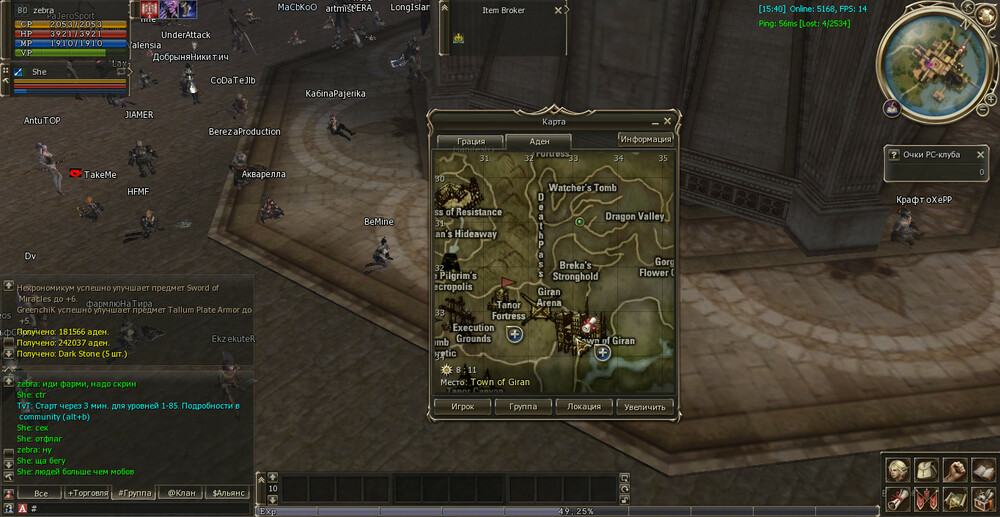Viewport: 1000px width, 517px height.
Task: Zoom the map with Увеличить
Action: click(645, 407)
